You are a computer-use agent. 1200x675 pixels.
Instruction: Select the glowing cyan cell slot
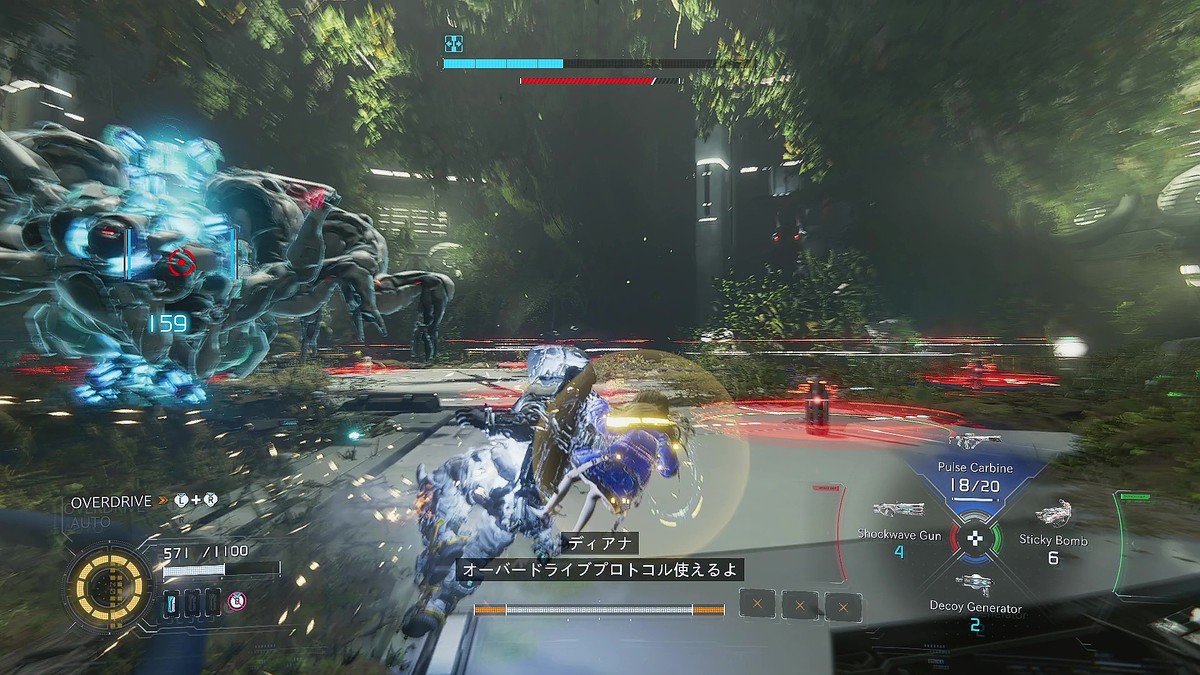pyautogui.click(x=171, y=601)
